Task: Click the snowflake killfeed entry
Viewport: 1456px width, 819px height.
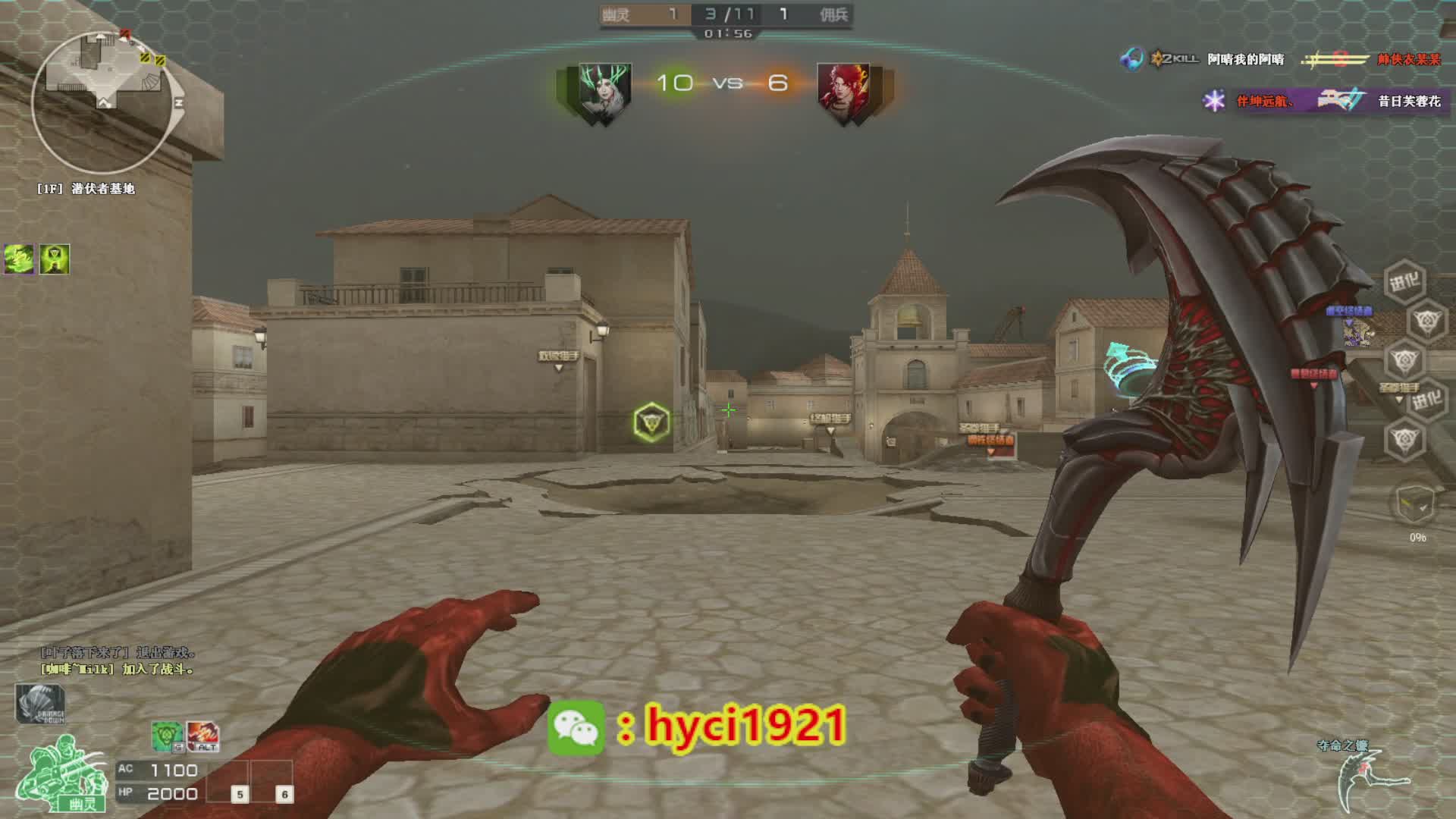Action: click(1323, 101)
